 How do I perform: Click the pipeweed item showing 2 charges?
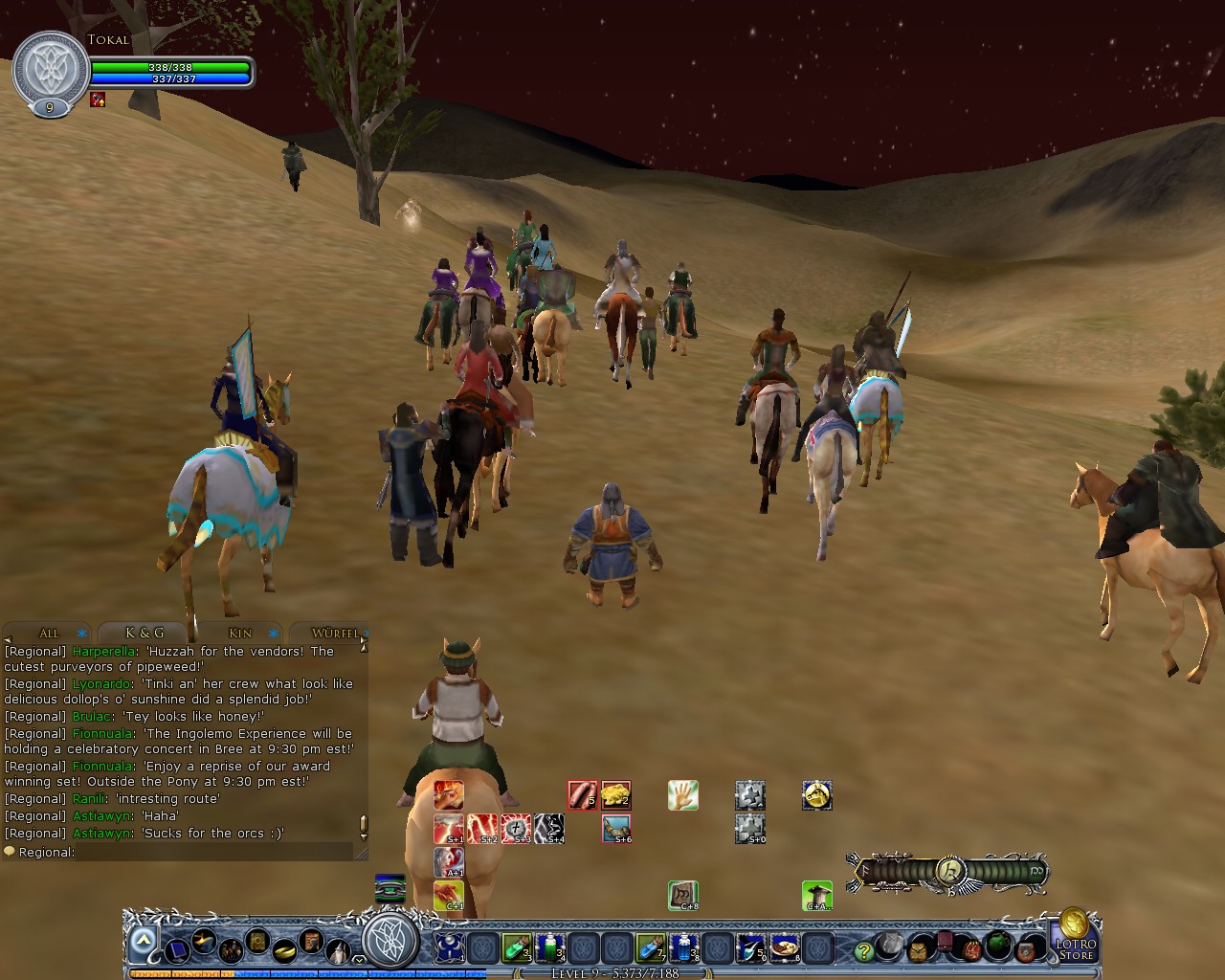pos(616,794)
